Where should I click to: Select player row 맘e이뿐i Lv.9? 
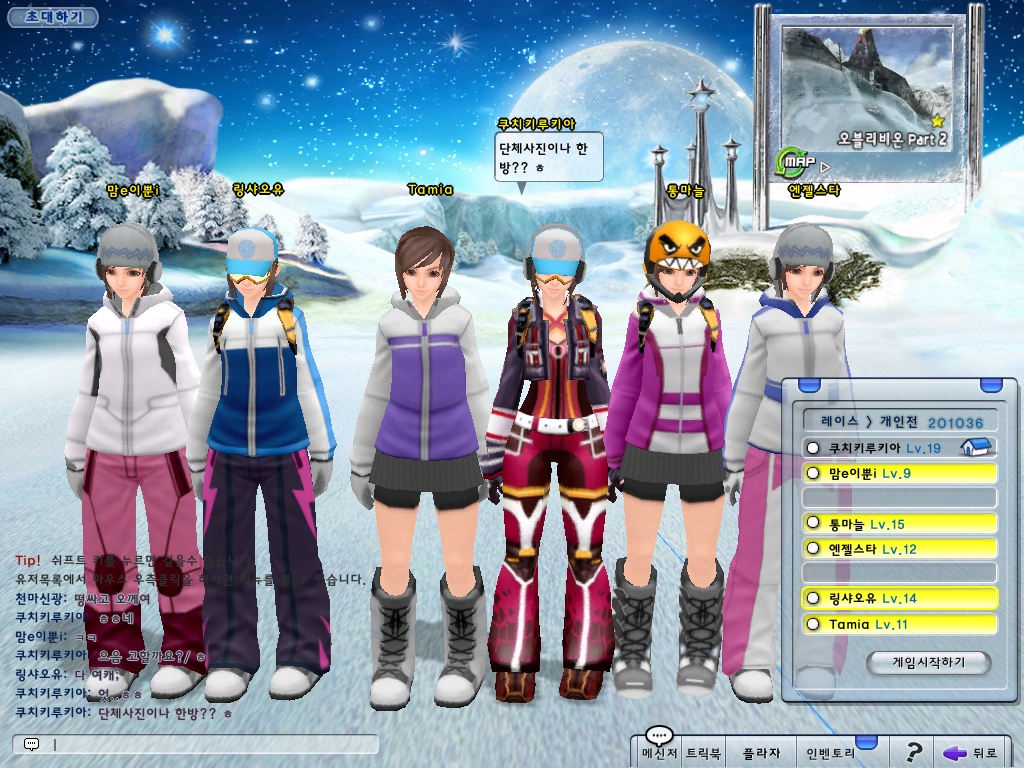[898, 473]
